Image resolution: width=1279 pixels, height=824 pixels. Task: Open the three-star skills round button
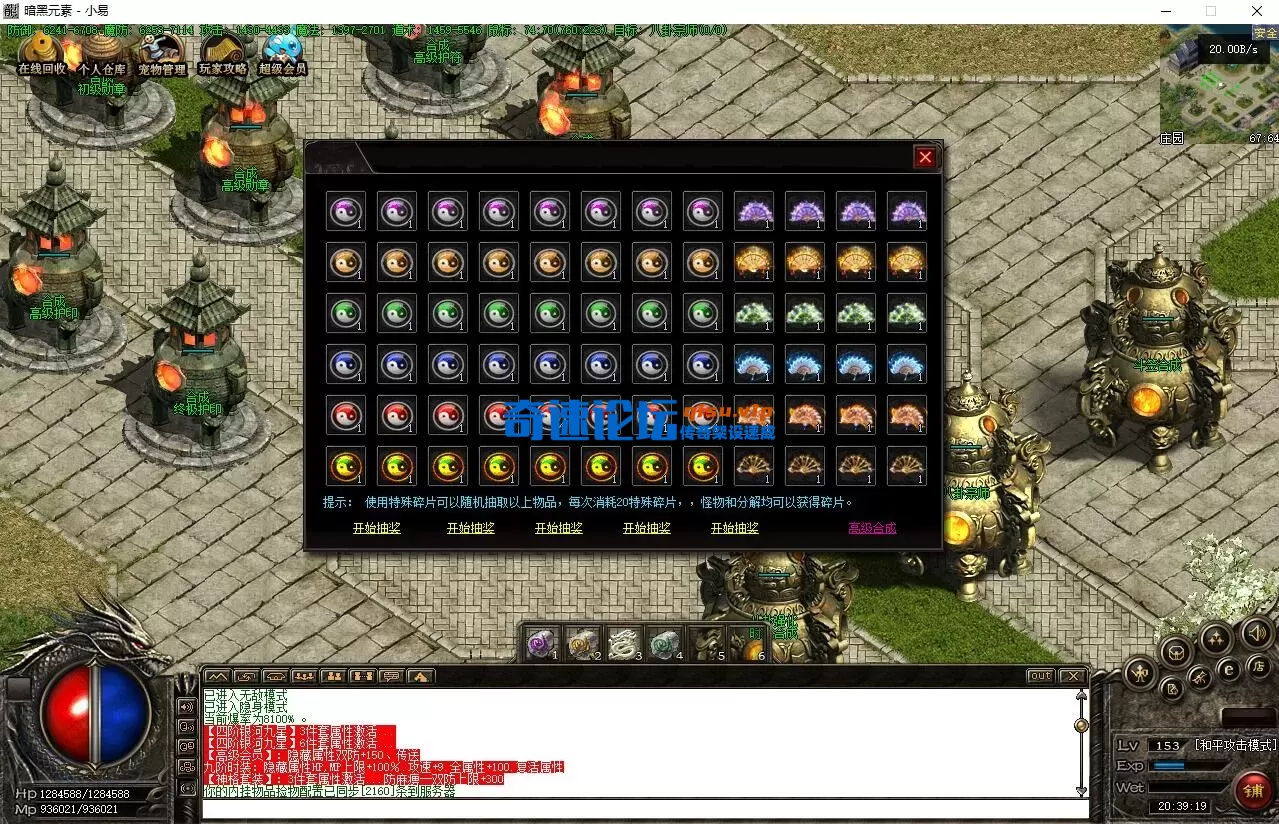pyautogui.click(x=1215, y=637)
